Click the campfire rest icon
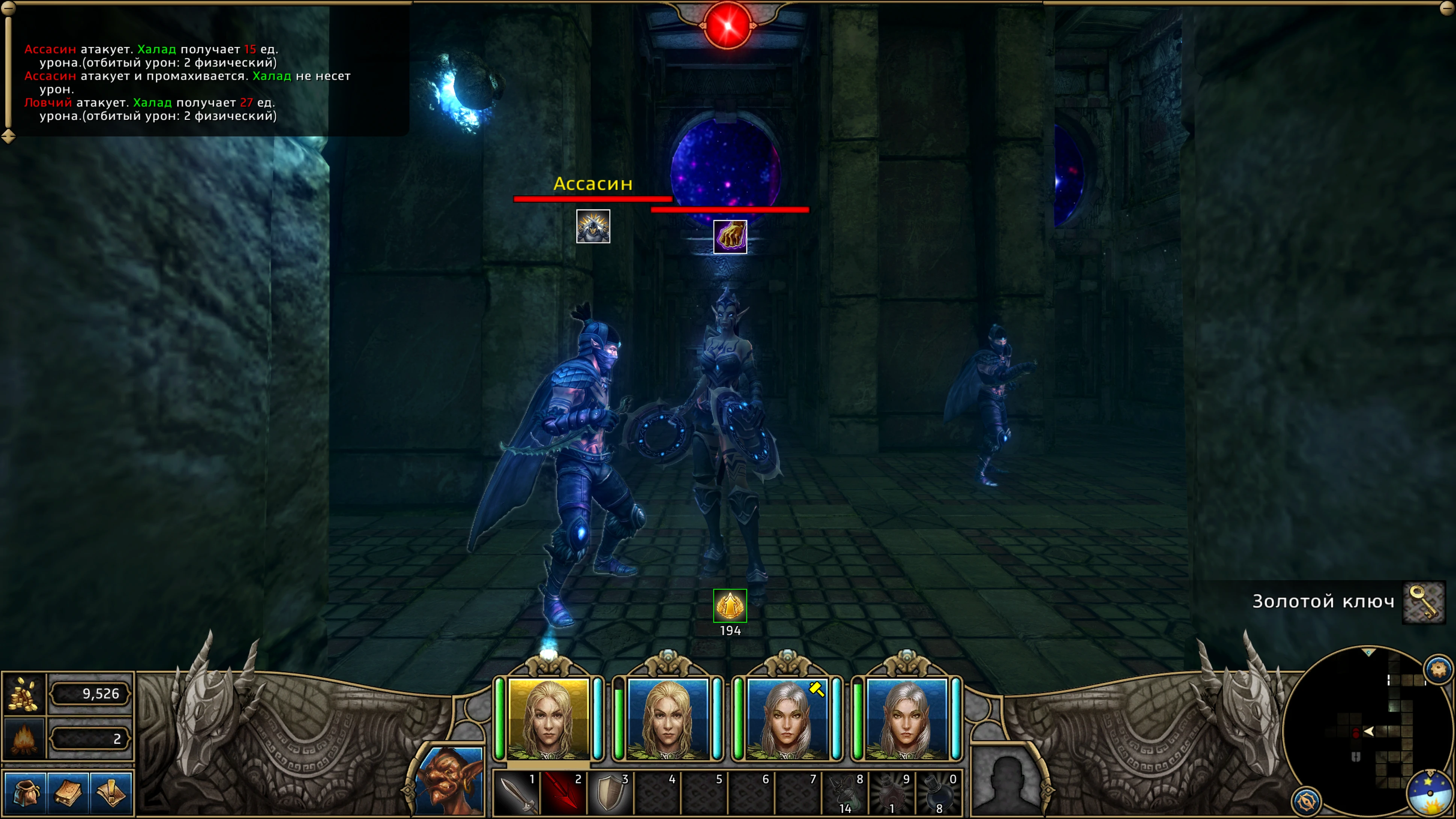 (24, 738)
